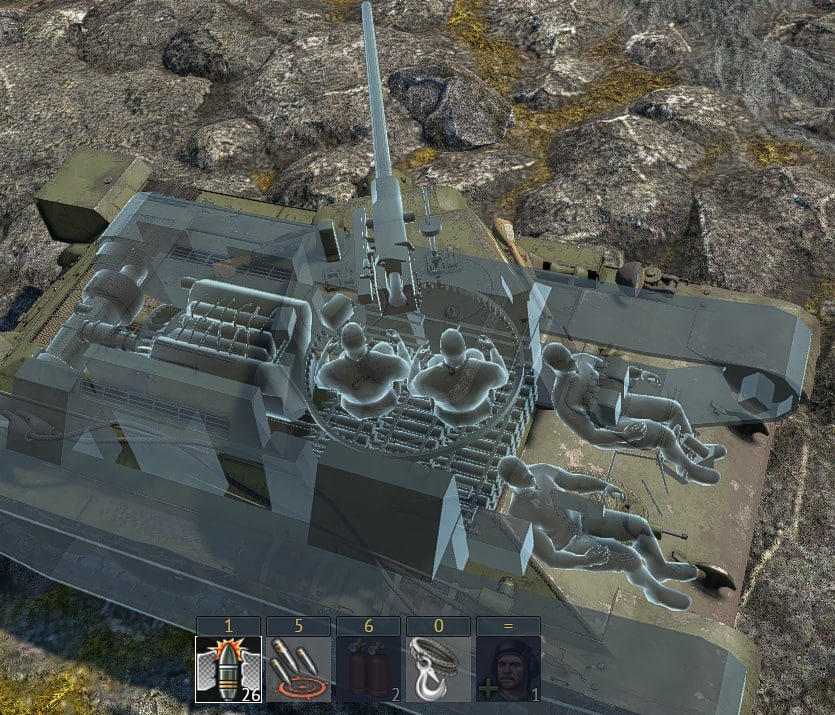Activate the artillery strike icon
Image resolution: width=835 pixels, height=715 pixels.
298,669
